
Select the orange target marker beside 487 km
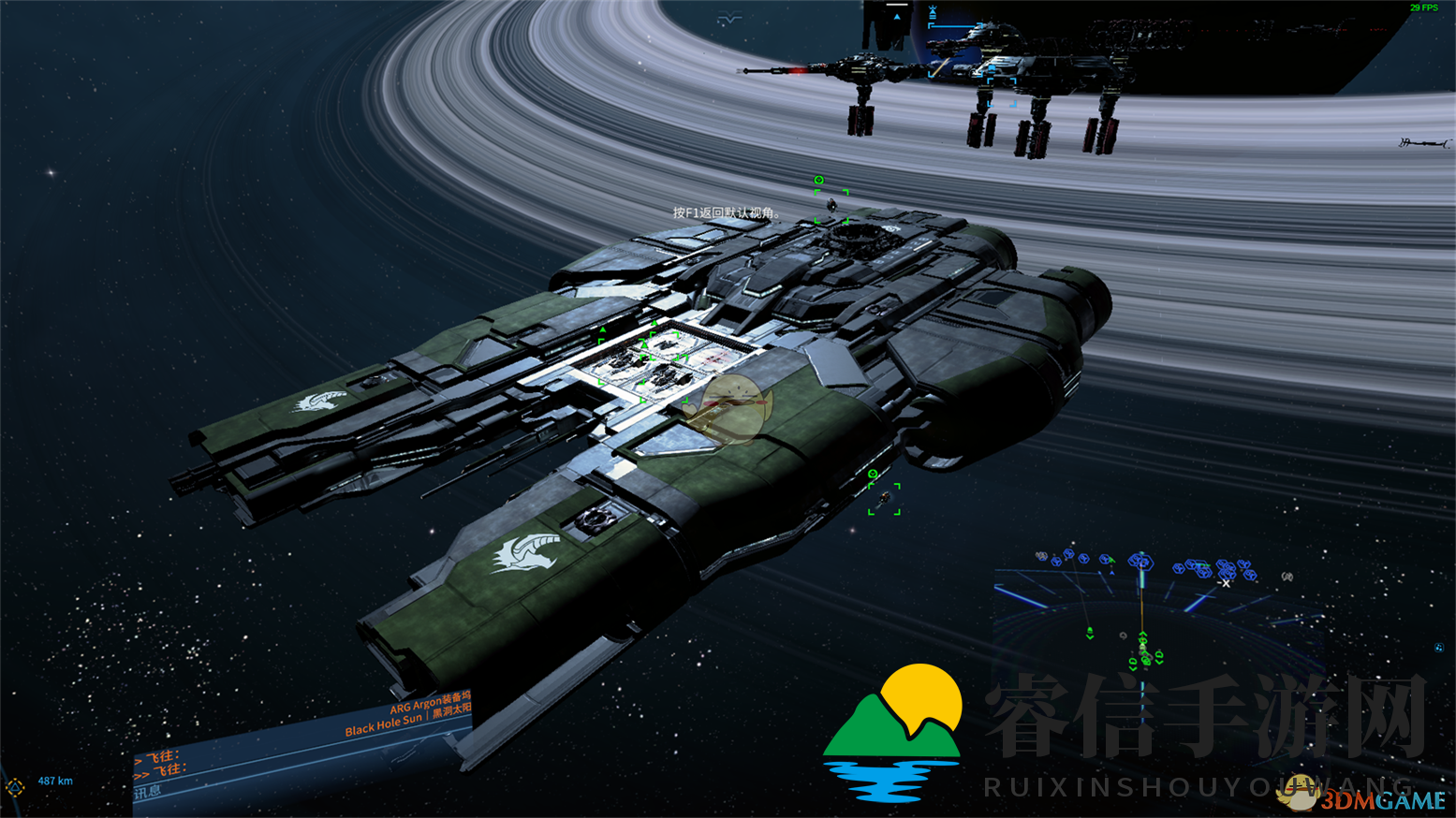[x=15, y=786]
